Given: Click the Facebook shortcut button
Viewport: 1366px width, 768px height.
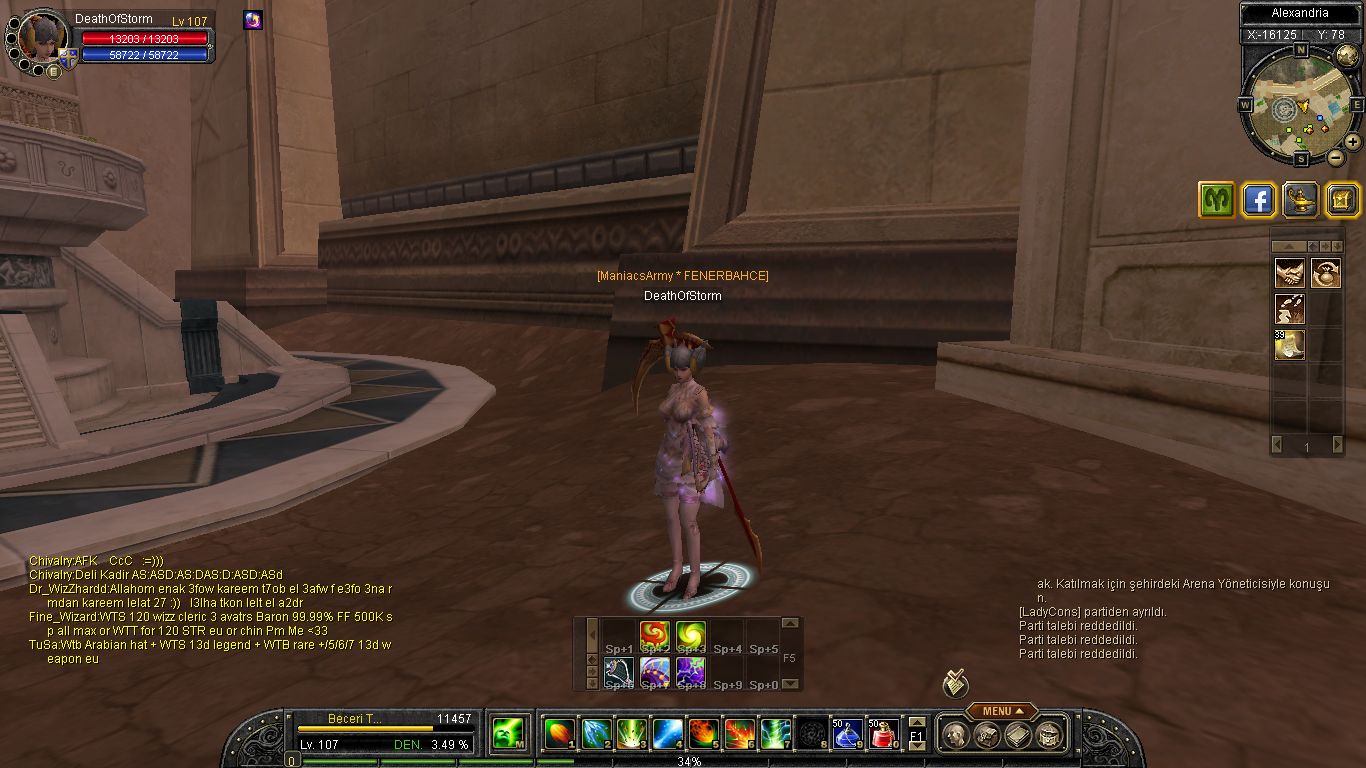Looking at the screenshot, I should (1258, 200).
